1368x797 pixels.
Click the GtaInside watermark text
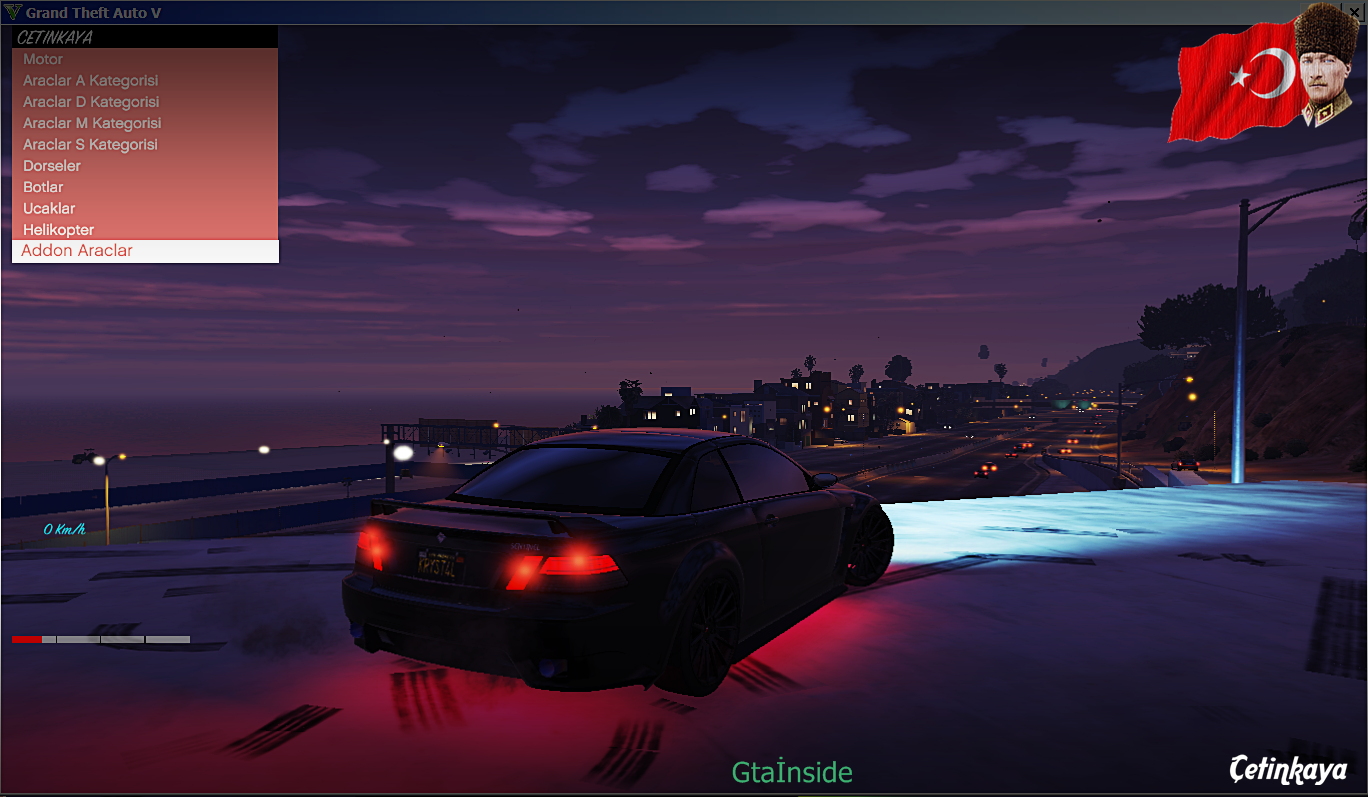pyautogui.click(x=791, y=772)
